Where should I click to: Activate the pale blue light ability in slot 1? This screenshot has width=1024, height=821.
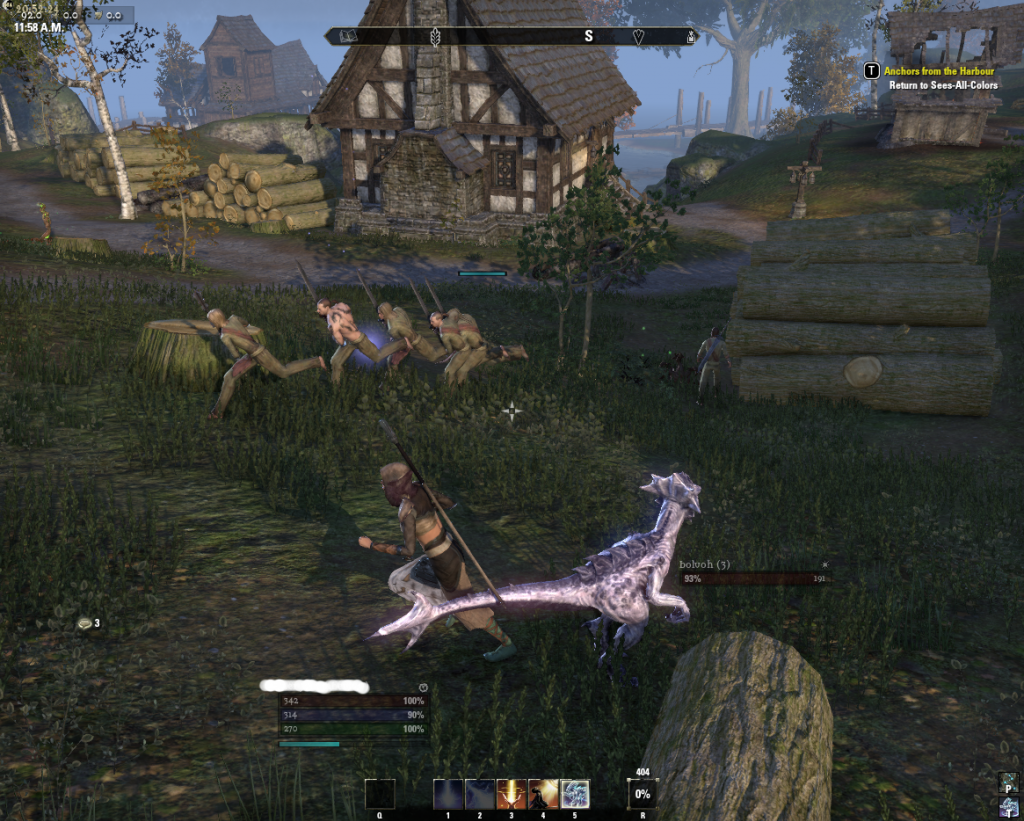449,794
